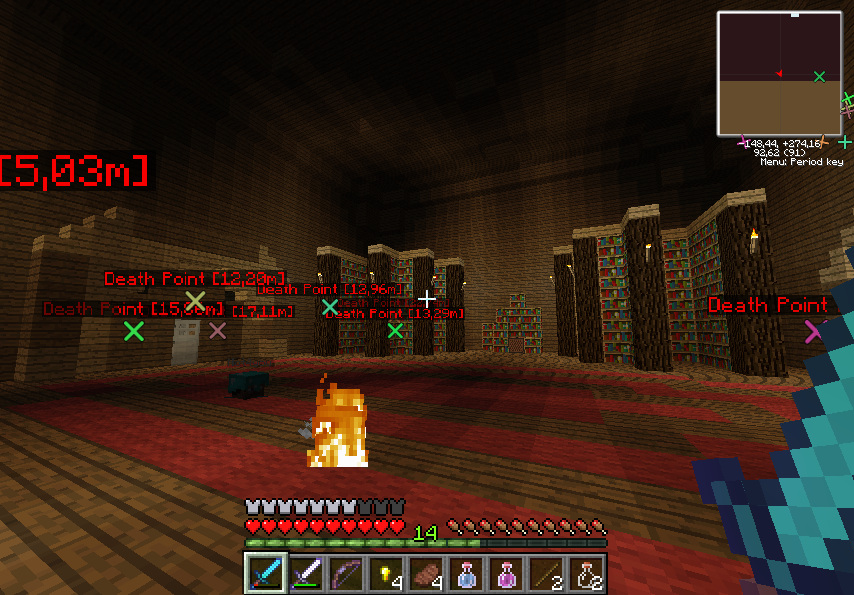Select the iron sword hotbar slot
The image size is (854, 595).
coord(306,573)
